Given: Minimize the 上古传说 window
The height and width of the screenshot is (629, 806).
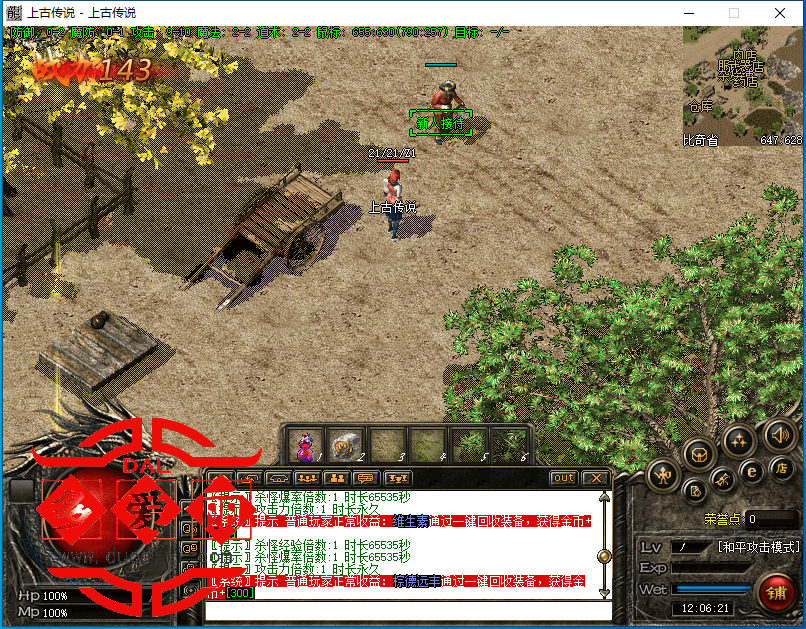Looking at the screenshot, I should pyautogui.click(x=688, y=13).
